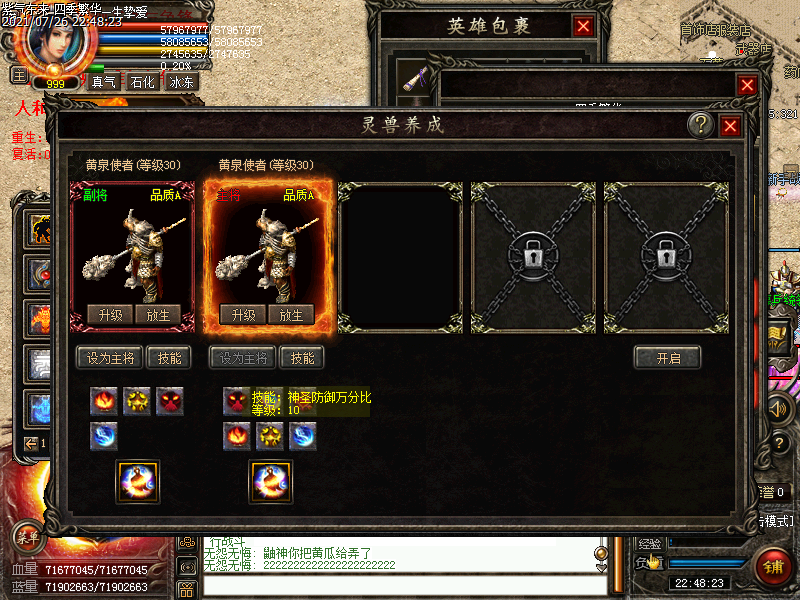Open the help question mark in 灵兽养成 title bar

click(x=701, y=124)
